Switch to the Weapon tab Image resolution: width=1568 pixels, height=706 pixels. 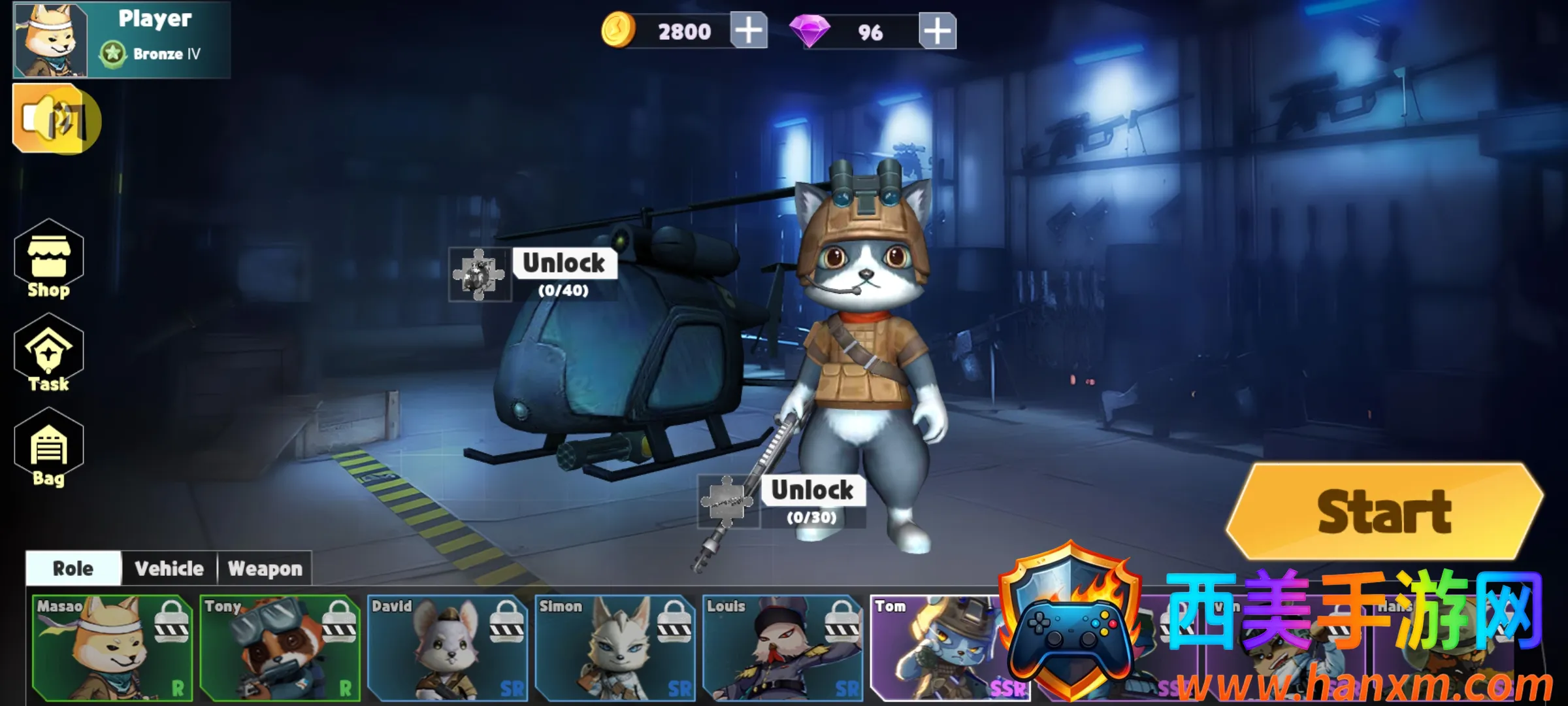[265, 569]
